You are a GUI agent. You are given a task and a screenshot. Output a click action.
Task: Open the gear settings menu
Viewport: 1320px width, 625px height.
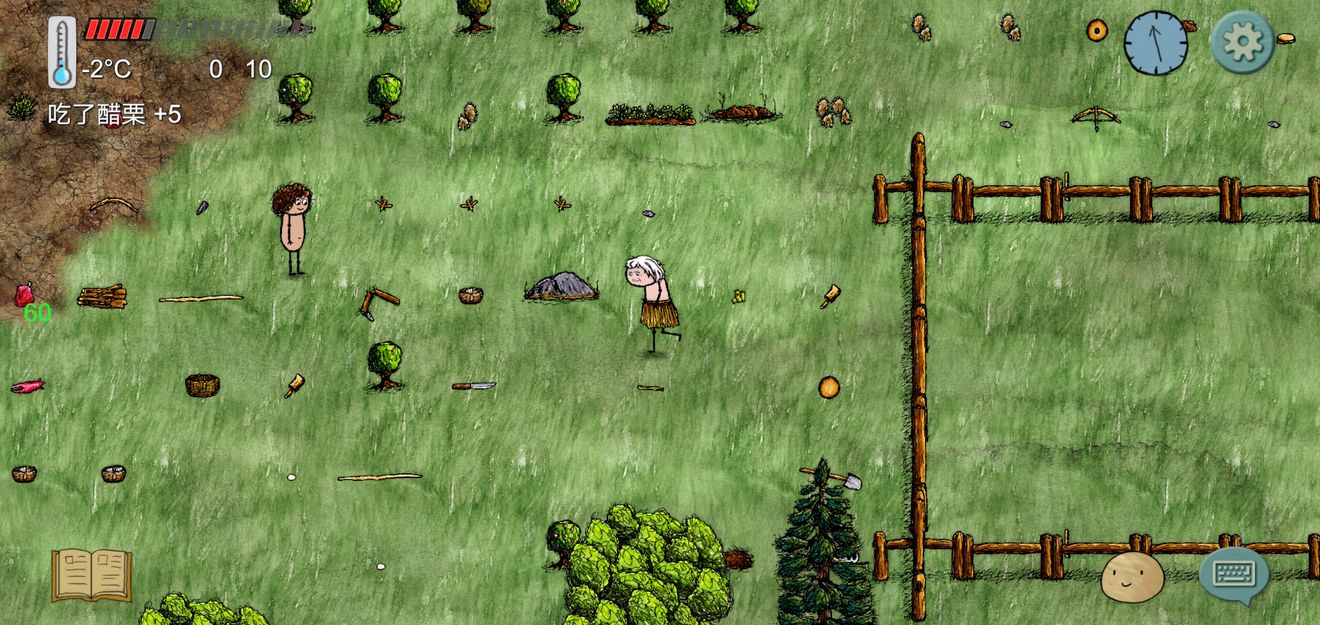[1242, 42]
